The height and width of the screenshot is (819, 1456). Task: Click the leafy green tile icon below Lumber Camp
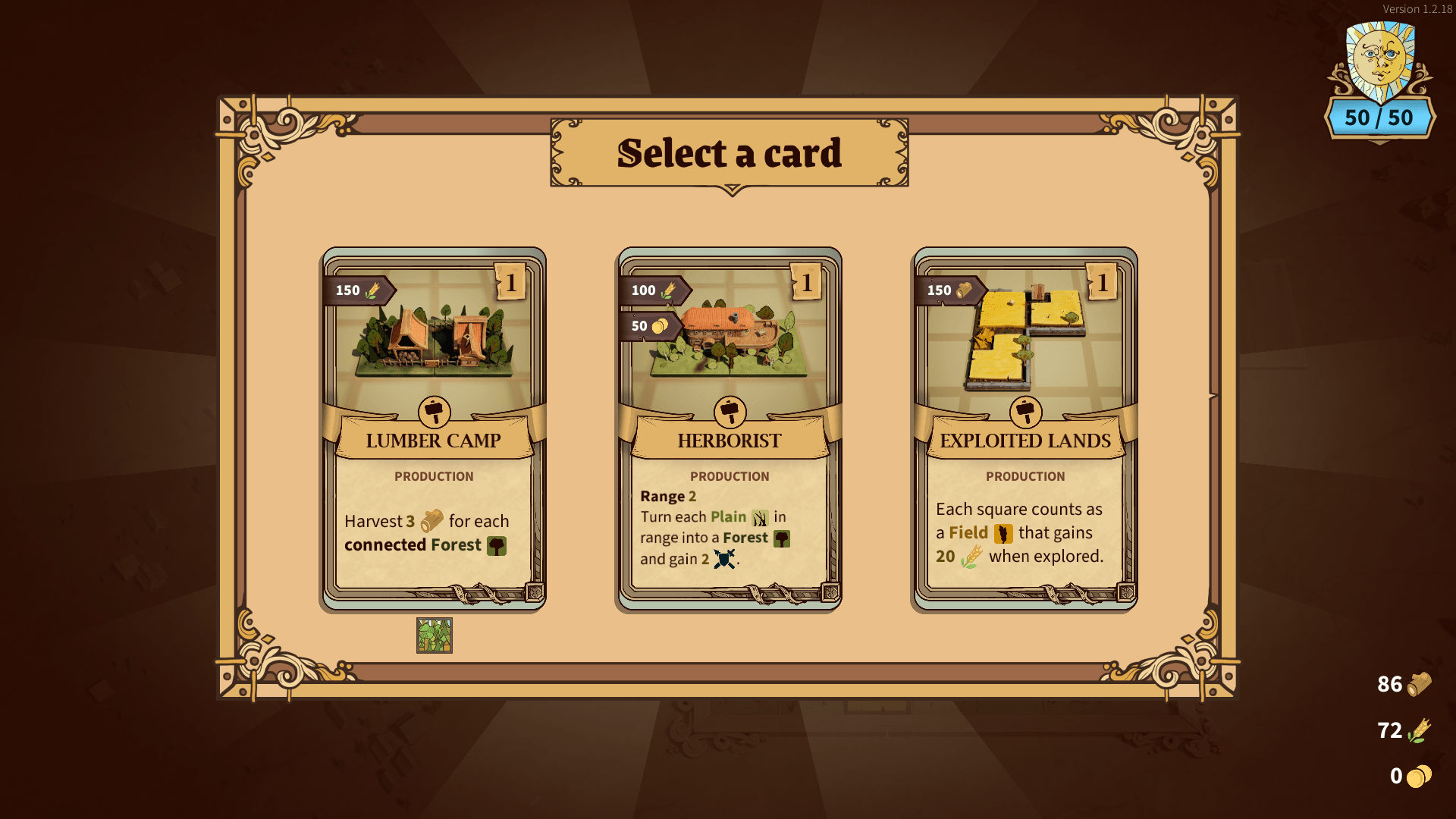pyautogui.click(x=435, y=635)
